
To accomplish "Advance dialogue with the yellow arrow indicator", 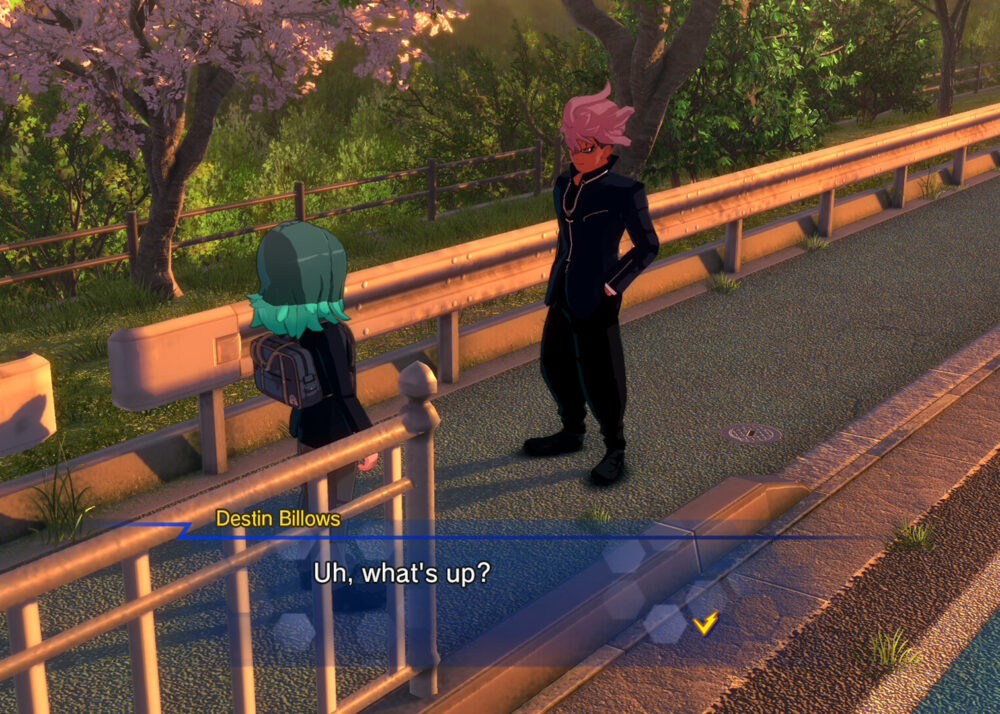I will click(x=705, y=624).
